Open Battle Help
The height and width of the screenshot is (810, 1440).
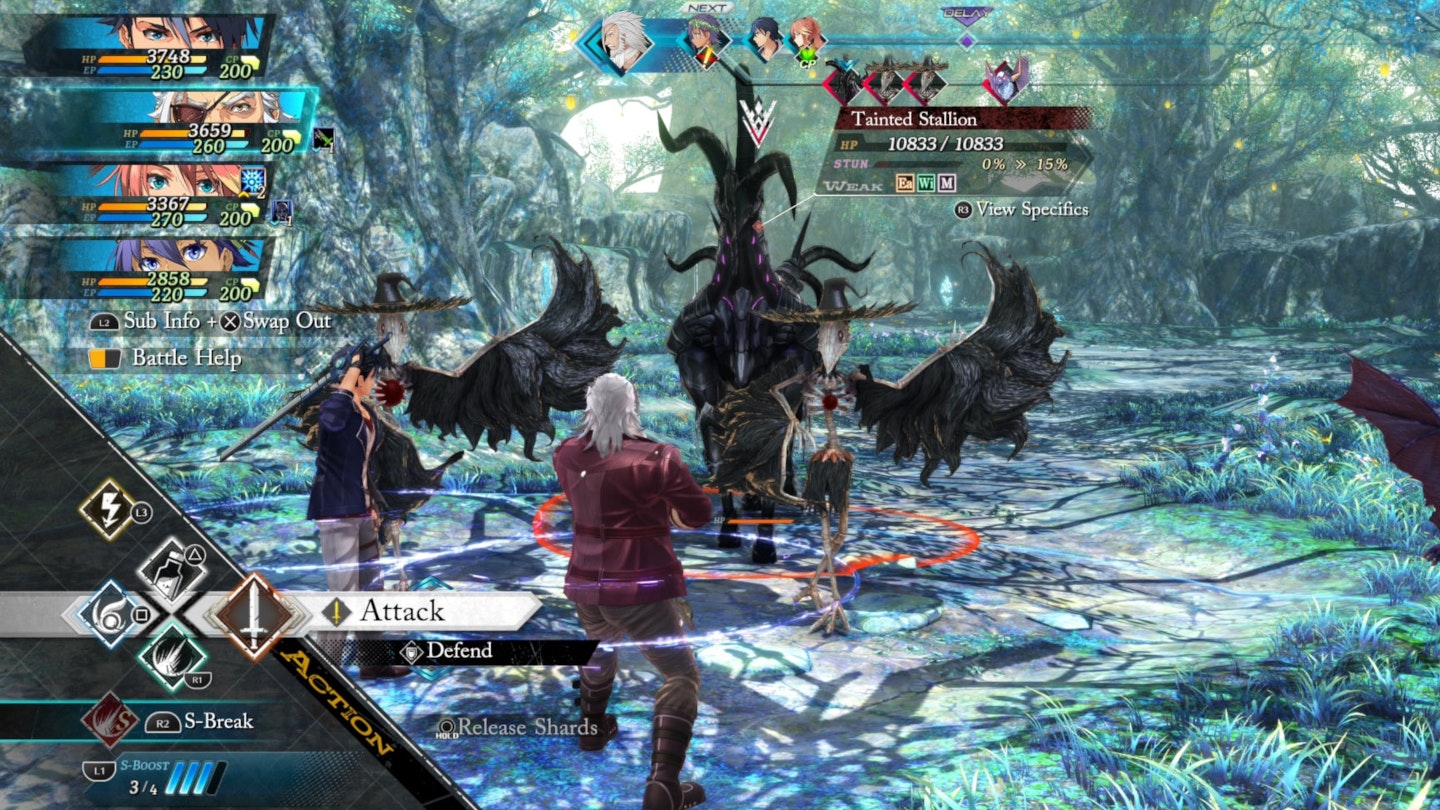(x=185, y=358)
